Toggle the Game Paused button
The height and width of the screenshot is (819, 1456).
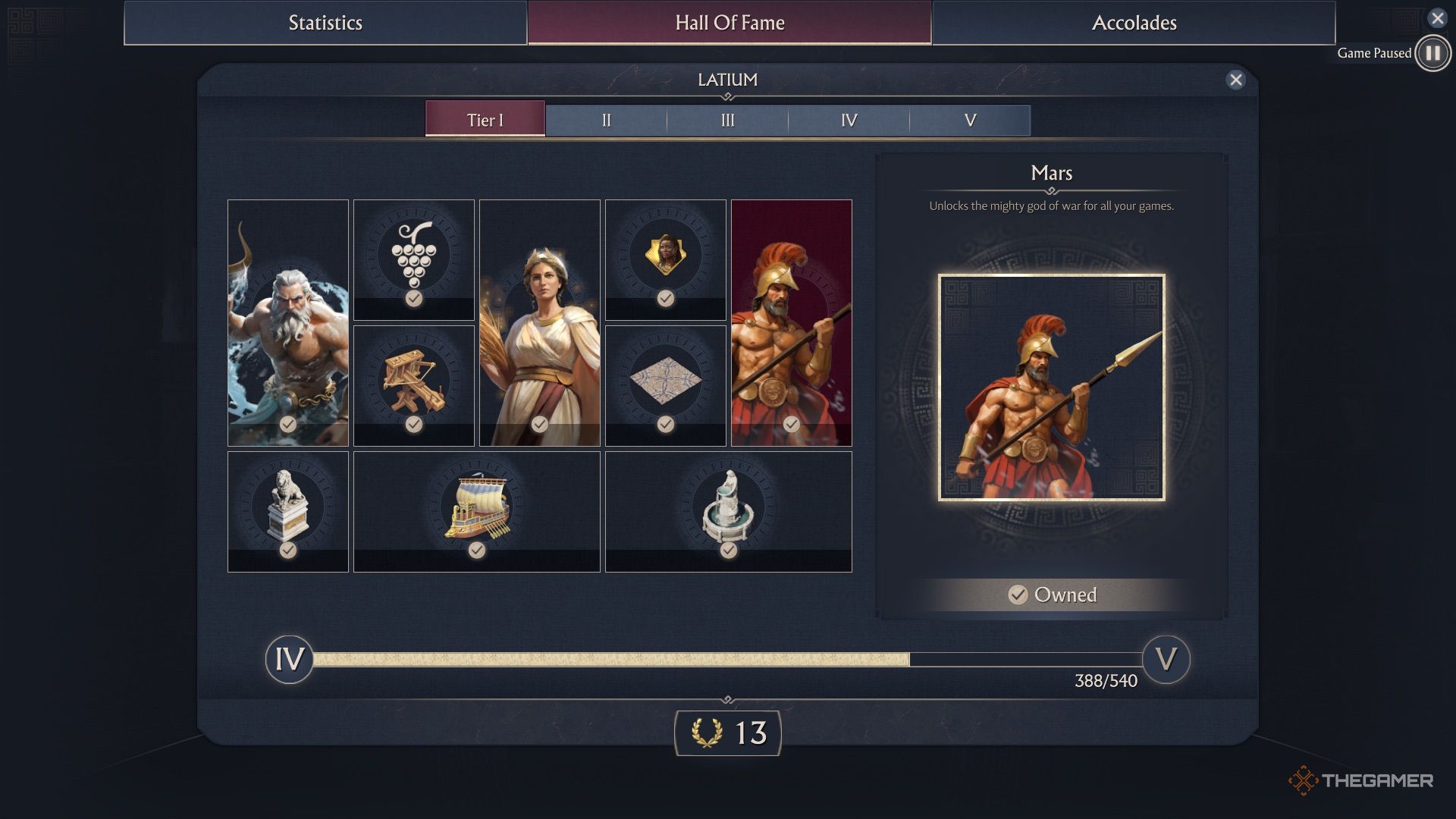coord(1432,53)
